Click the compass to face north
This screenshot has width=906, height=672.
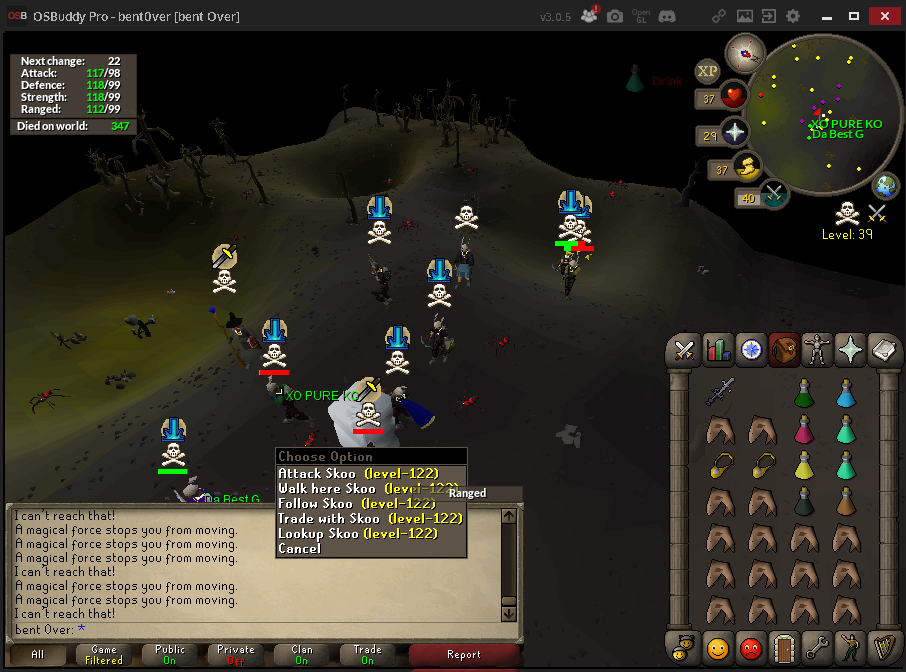click(744, 50)
